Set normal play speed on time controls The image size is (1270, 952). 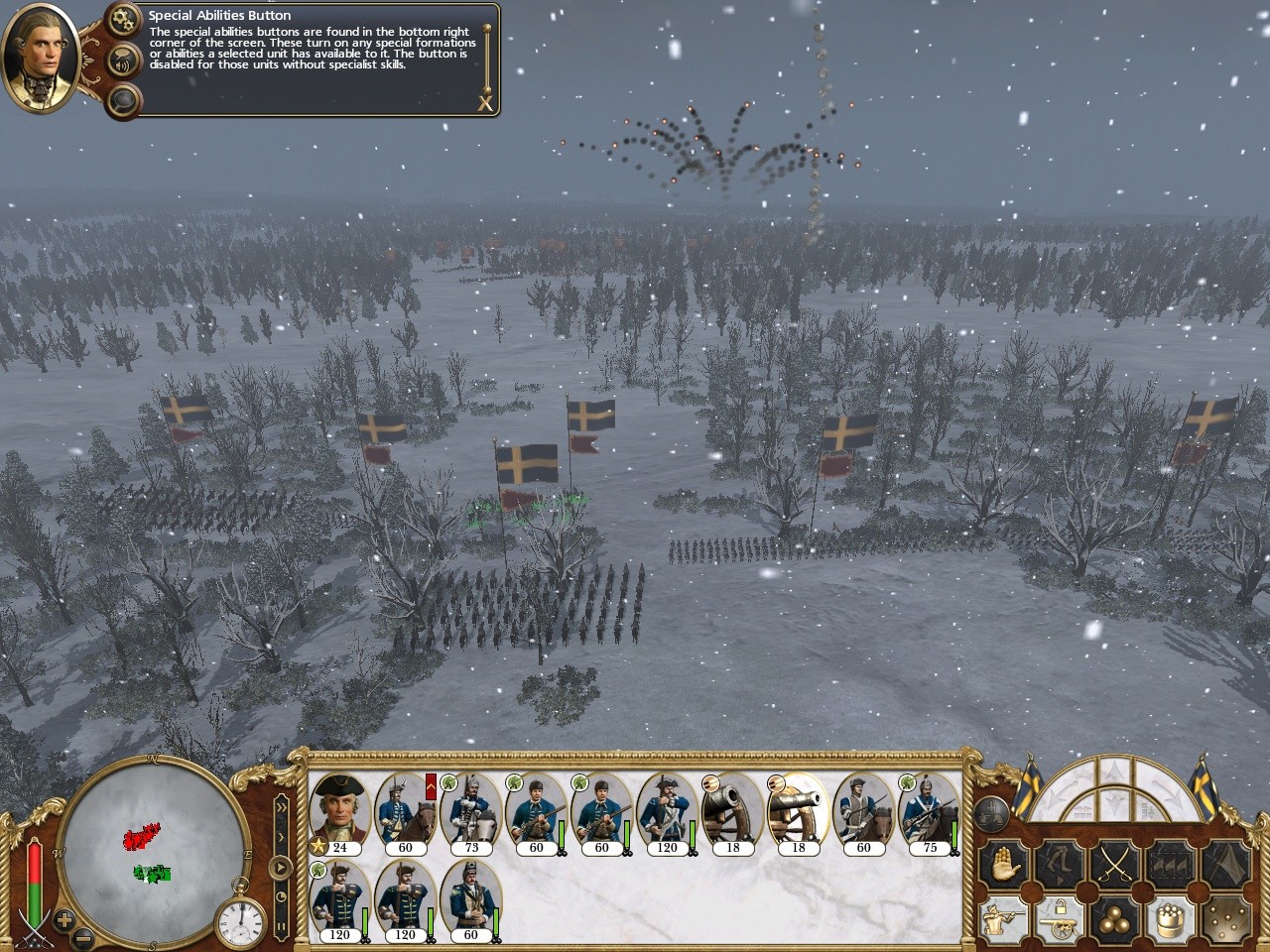point(282,867)
